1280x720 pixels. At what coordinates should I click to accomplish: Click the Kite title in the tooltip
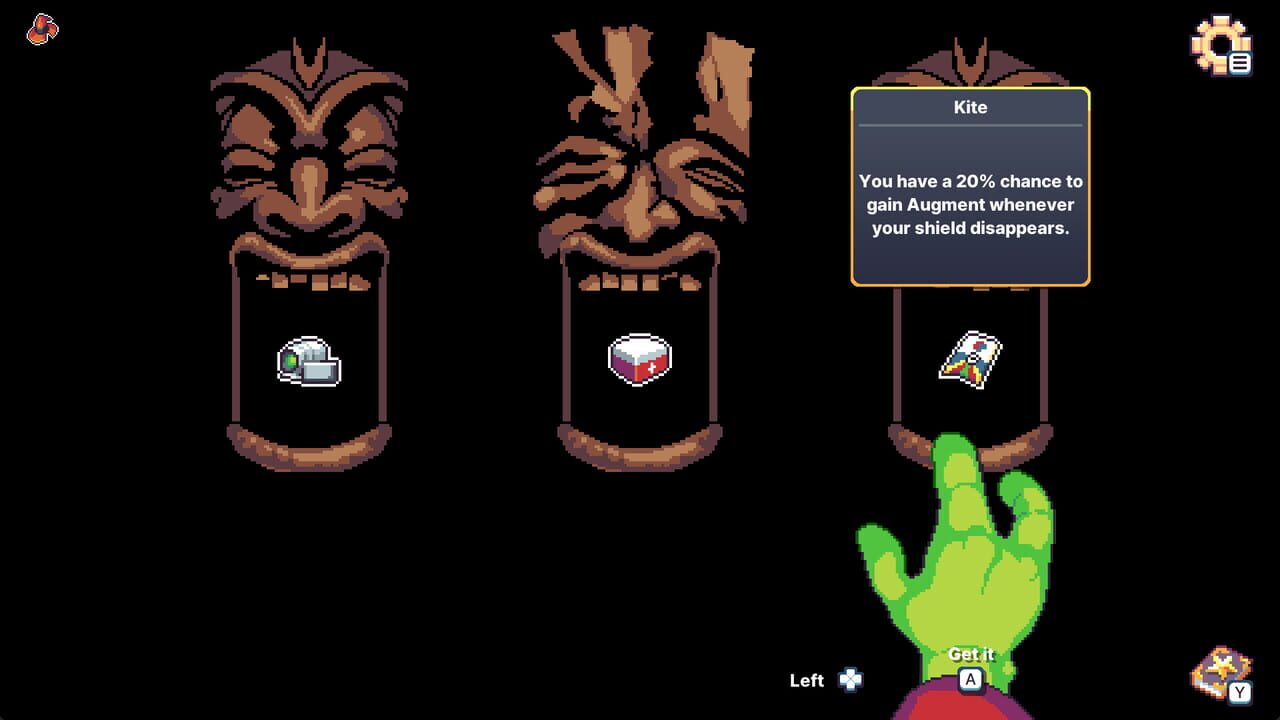(969, 107)
